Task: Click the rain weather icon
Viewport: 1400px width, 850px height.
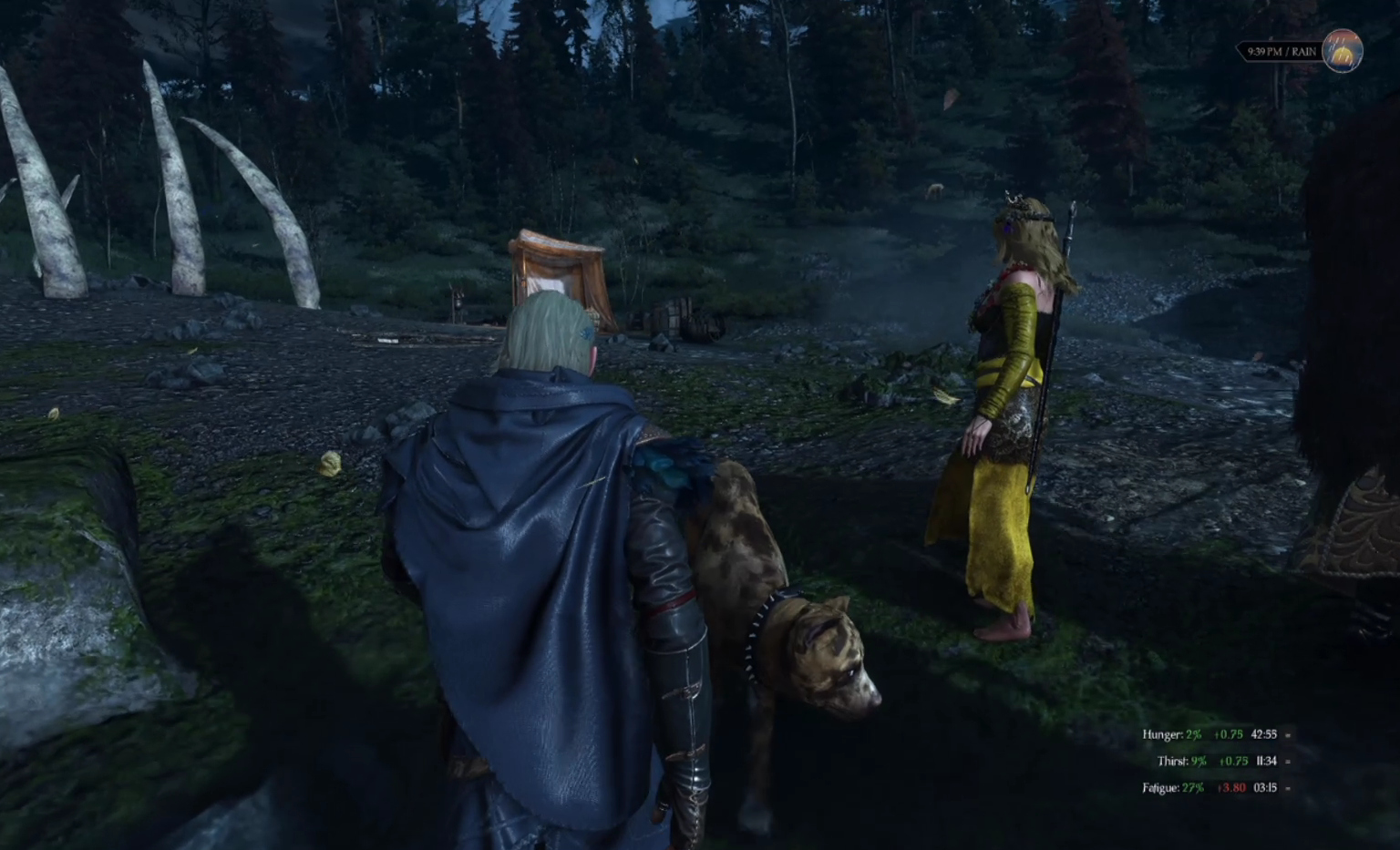Action: [x=1342, y=50]
